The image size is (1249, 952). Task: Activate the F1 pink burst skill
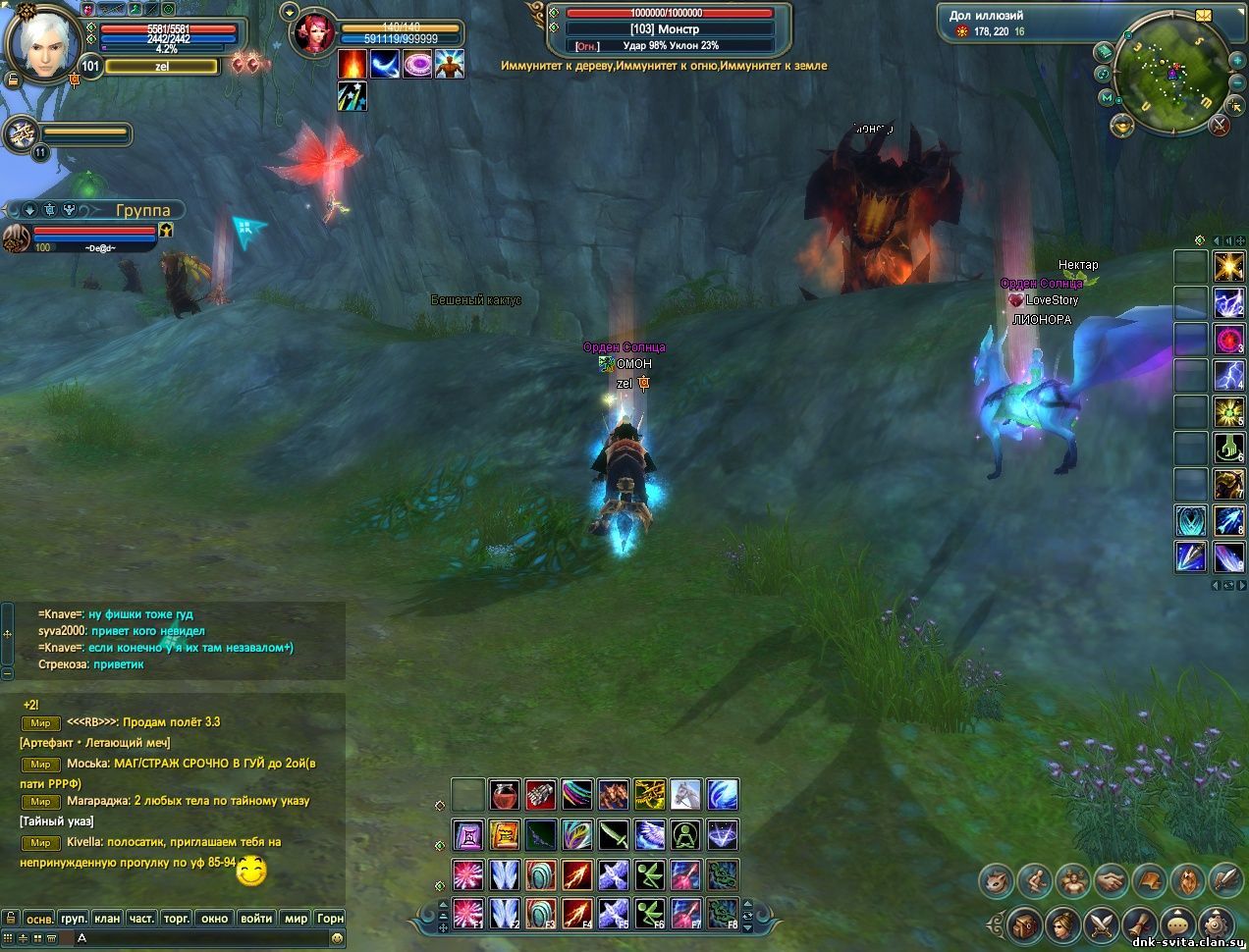point(468,913)
